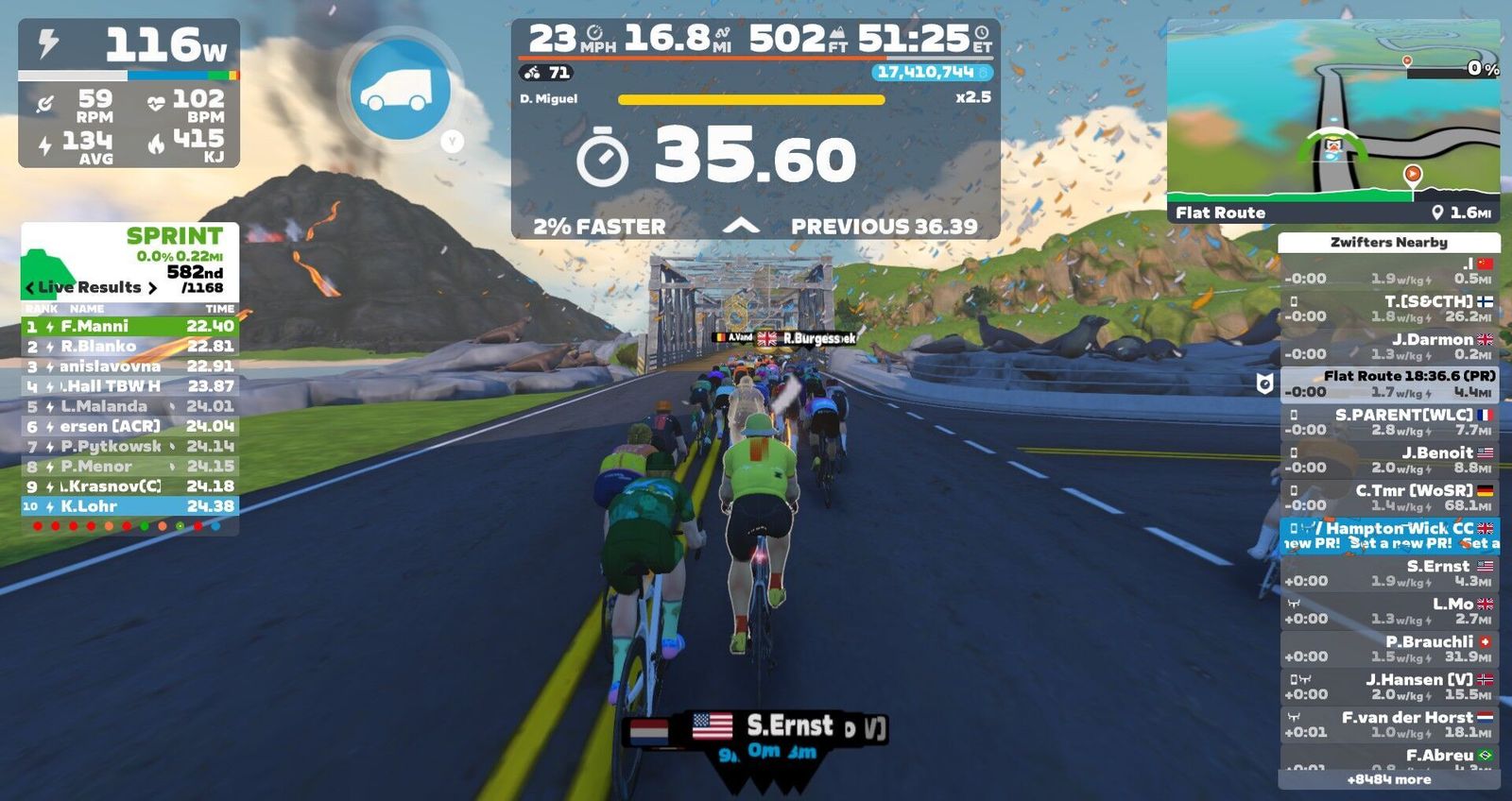Choose J.Benoit from the nearby list
Image resolution: width=1512 pixels, height=801 pixels.
tap(1389, 460)
